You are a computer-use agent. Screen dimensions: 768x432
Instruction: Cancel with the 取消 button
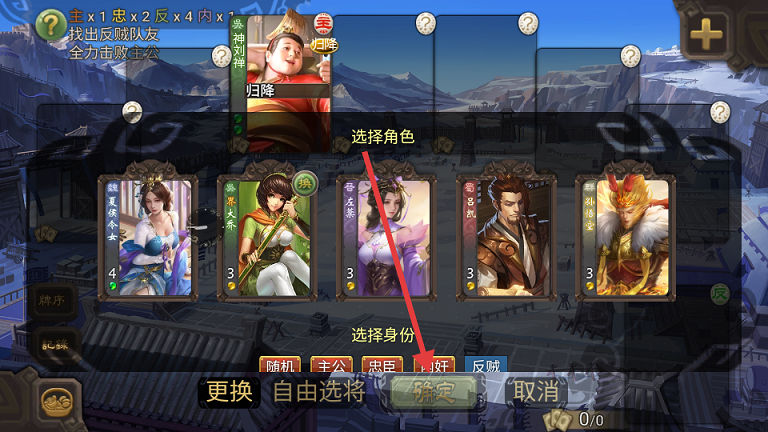pyautogui.click(x=536, y=391)
